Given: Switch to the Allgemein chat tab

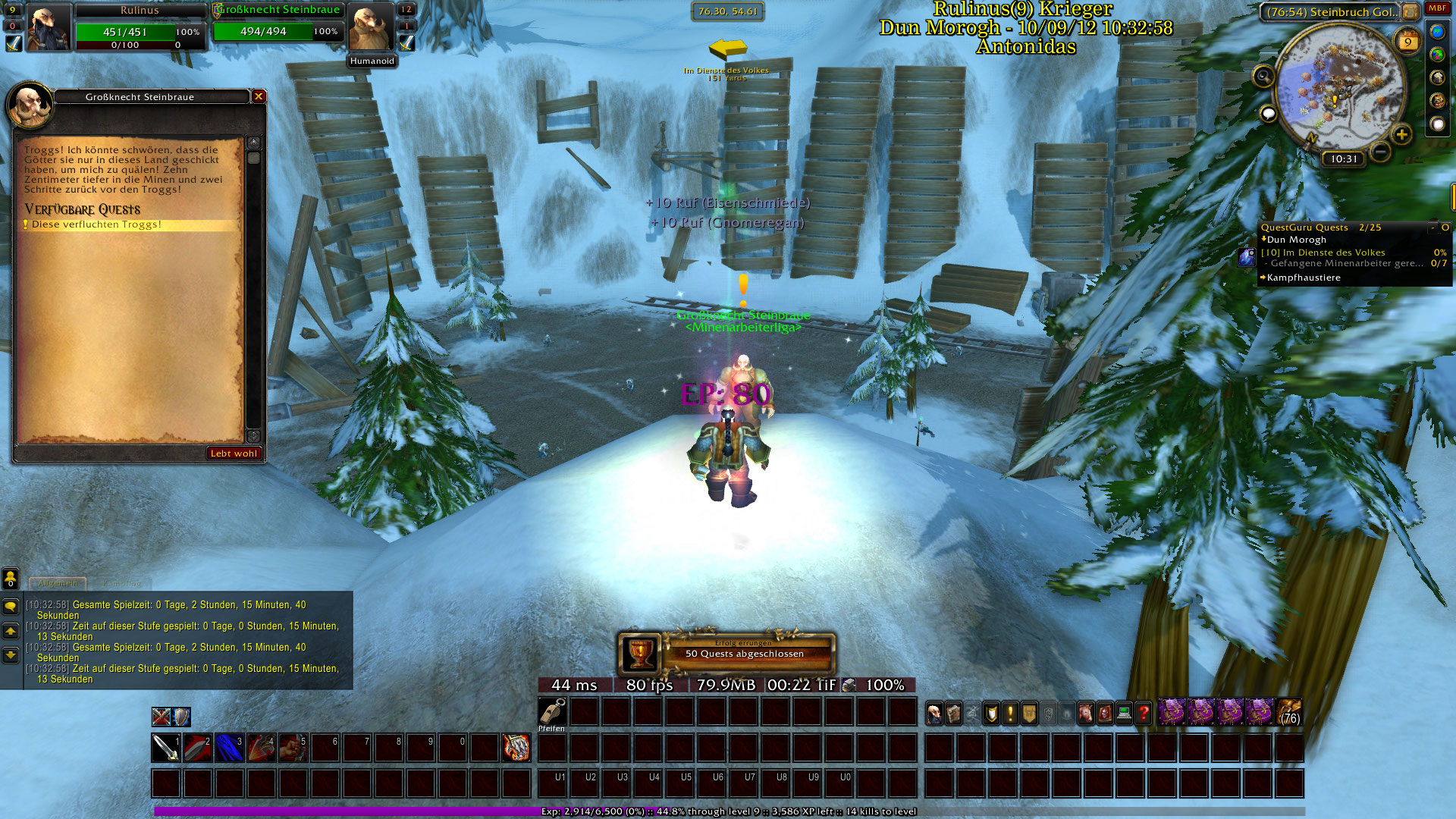Looking at the screenshot, I should tap(58, 583).
